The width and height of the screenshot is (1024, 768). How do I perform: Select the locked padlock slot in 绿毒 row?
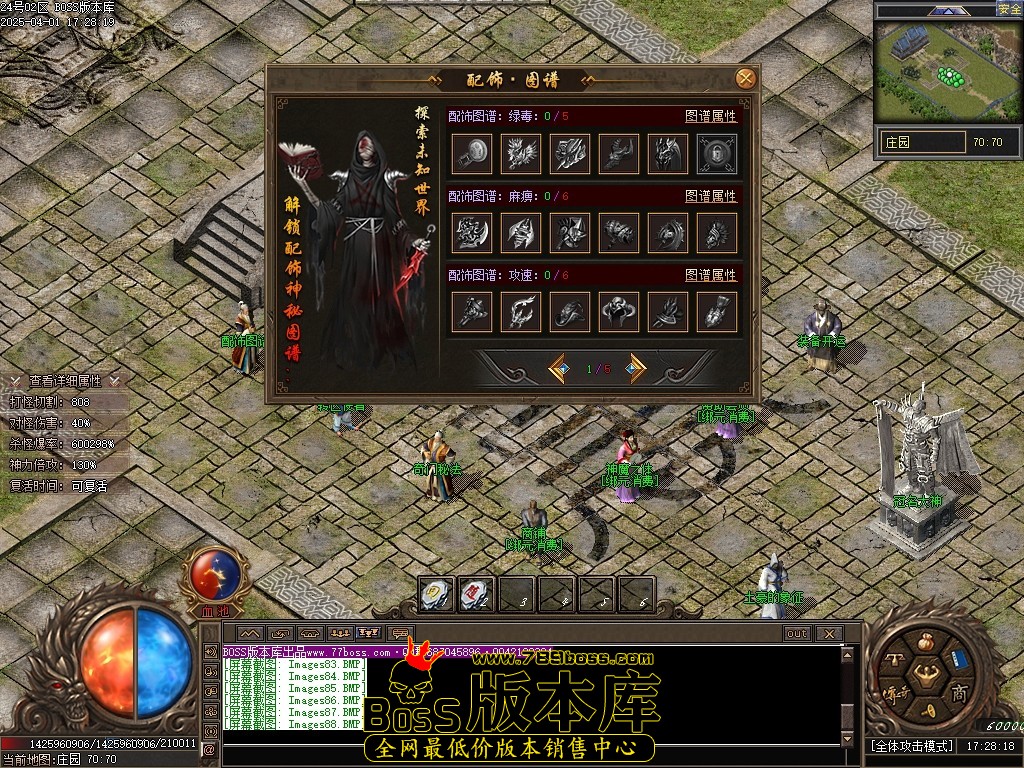[717, 154]
